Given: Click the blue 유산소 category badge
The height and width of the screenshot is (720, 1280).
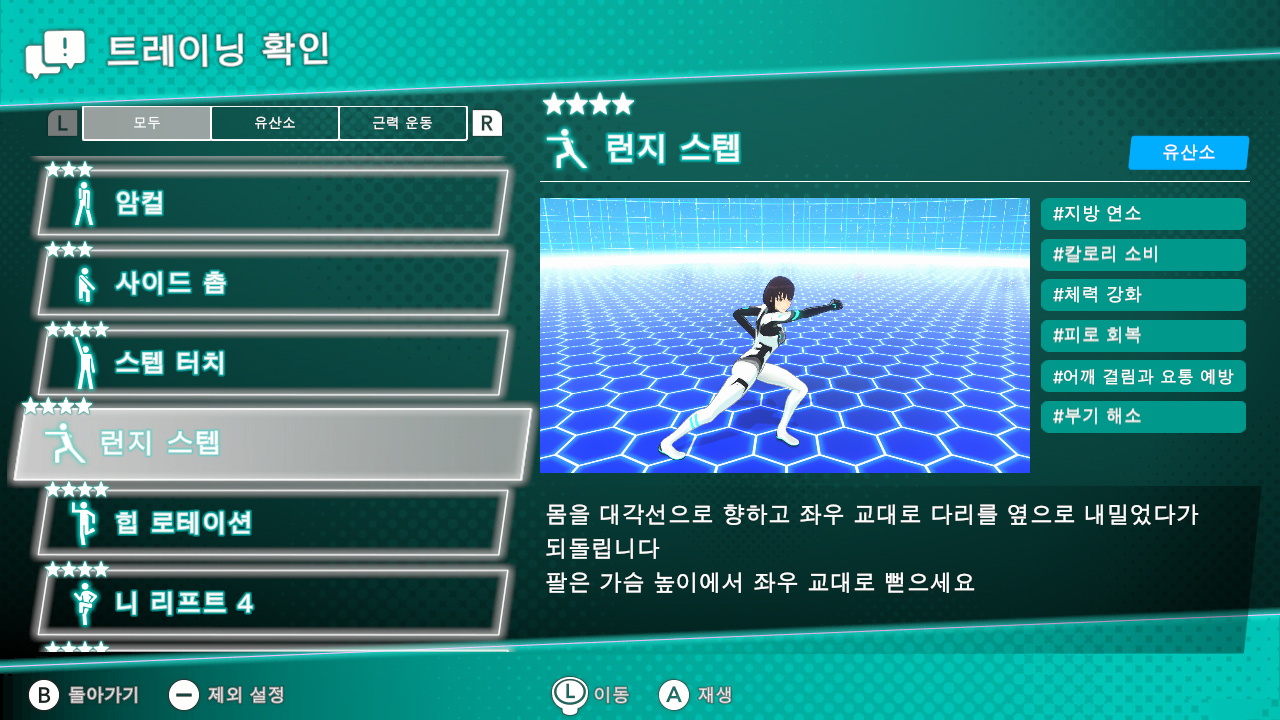Looking at the screenshot, I should [1189, 153].
